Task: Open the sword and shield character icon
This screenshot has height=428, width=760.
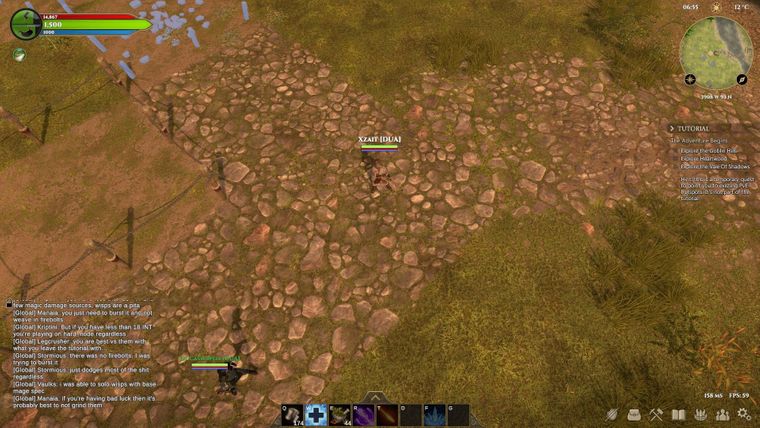Action: coord(612,414)
